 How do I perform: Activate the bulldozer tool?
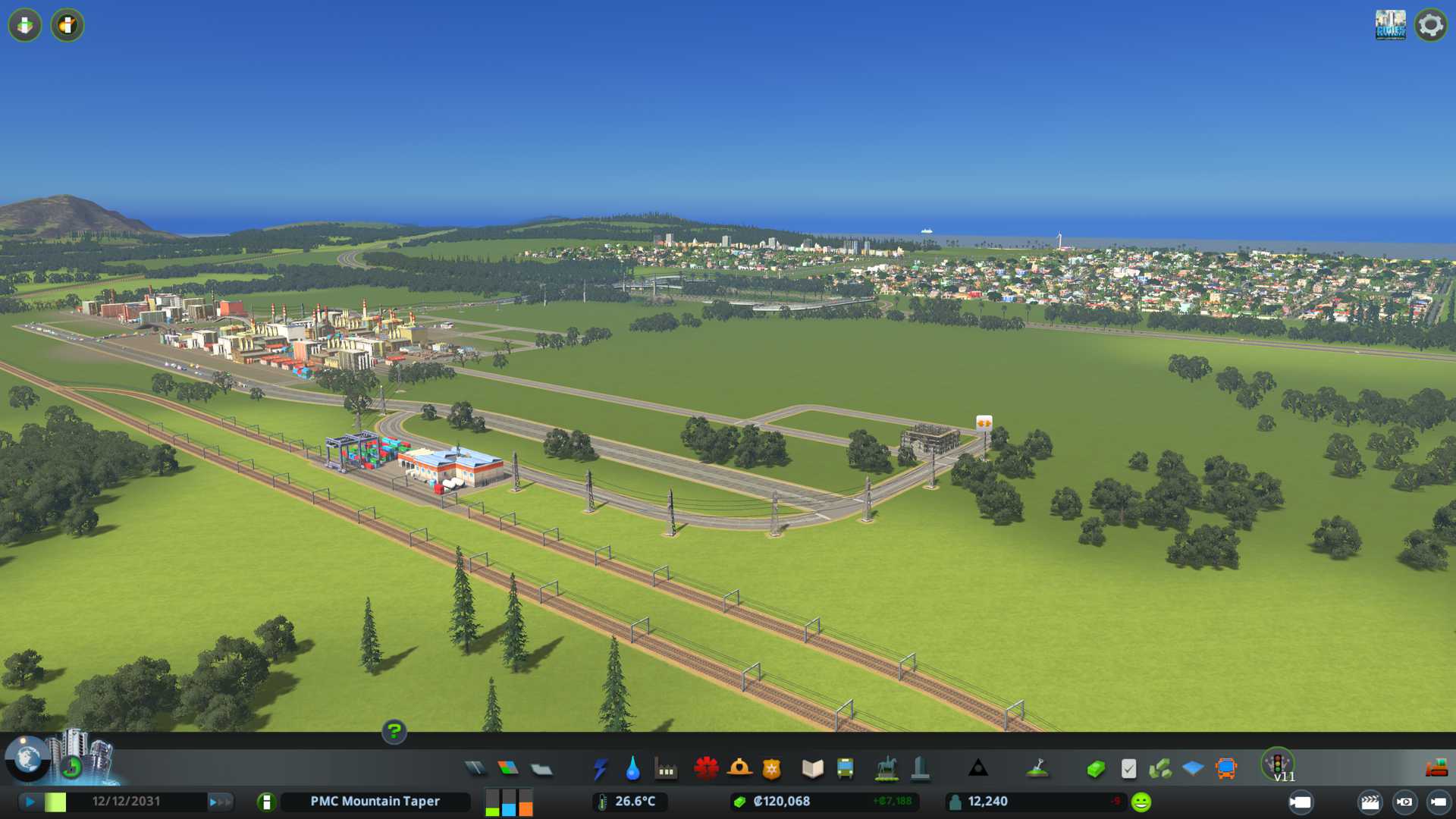[x=1436, y=769]
